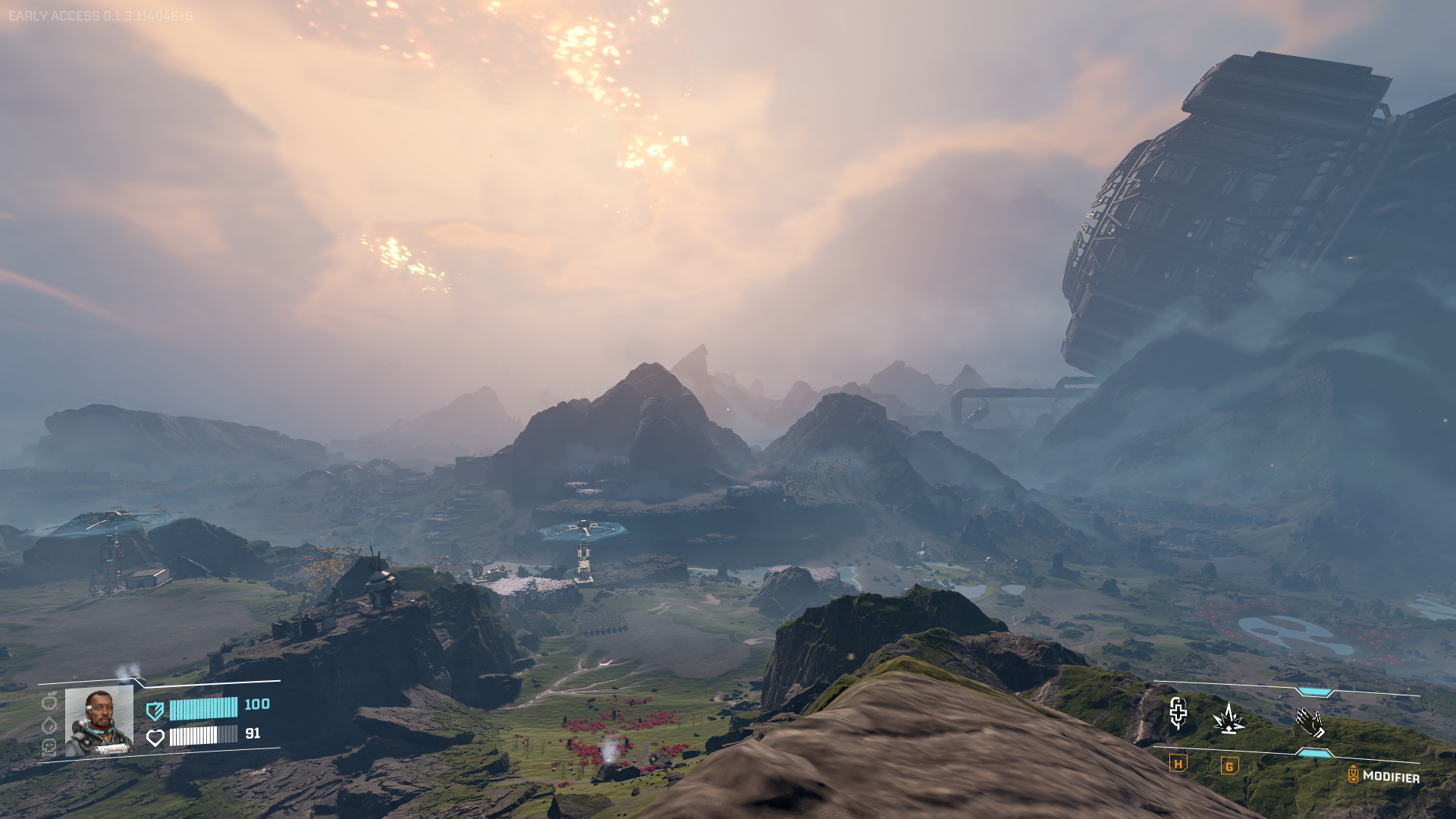This screenshot has width=1456, height=819.
Task: Activate the medical cross heal ability
Action: pos(1178,713)
